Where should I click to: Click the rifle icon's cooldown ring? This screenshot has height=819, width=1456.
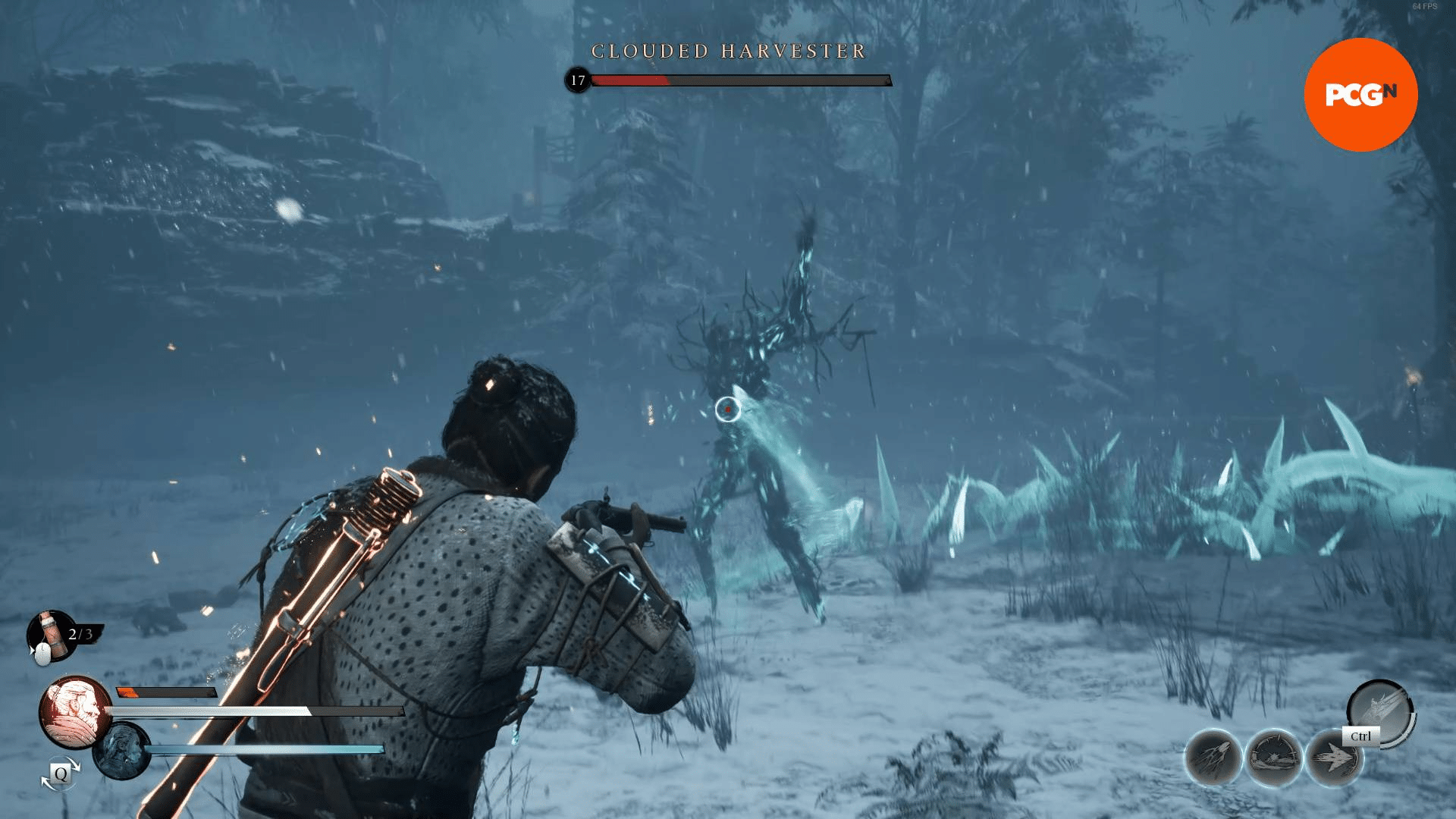[1411, 723]
